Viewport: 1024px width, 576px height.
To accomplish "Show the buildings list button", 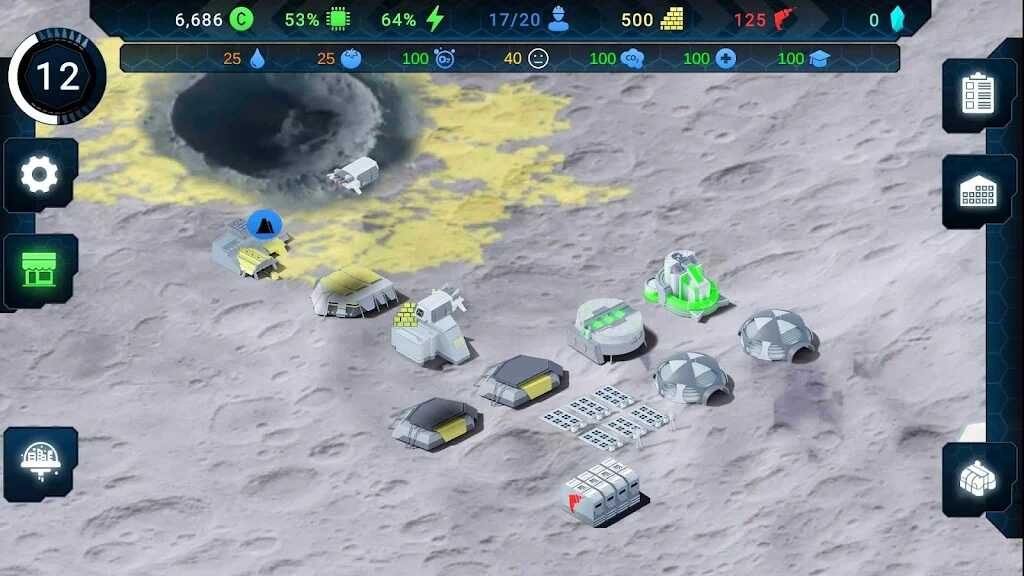I will (x=978, y=191).
